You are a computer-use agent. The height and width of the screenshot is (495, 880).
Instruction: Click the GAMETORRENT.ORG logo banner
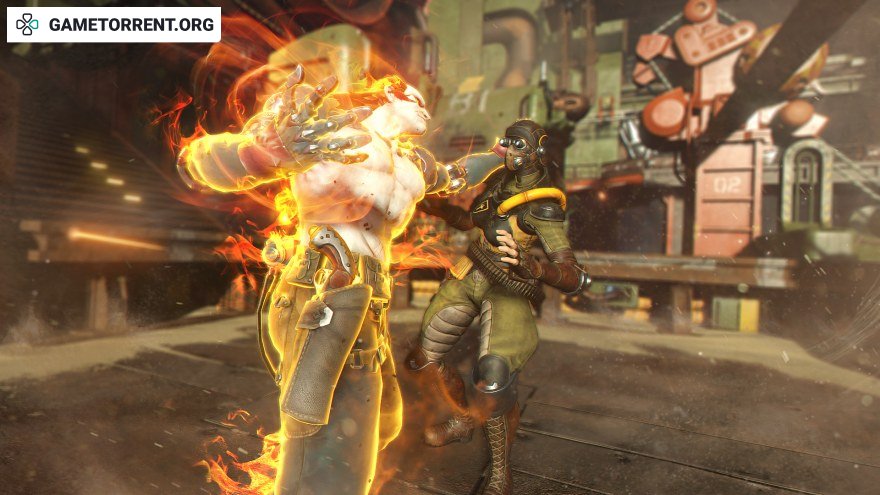coord(114,25)
